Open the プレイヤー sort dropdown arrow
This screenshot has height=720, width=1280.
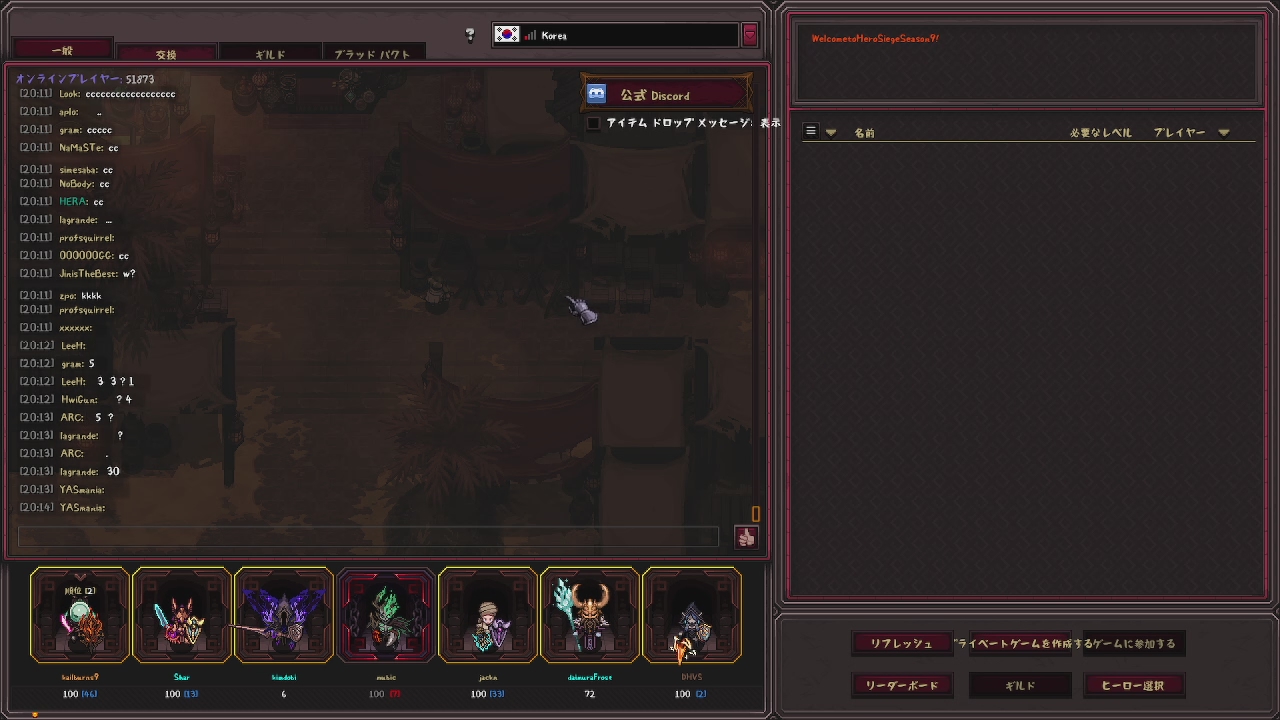(1224, 133)
